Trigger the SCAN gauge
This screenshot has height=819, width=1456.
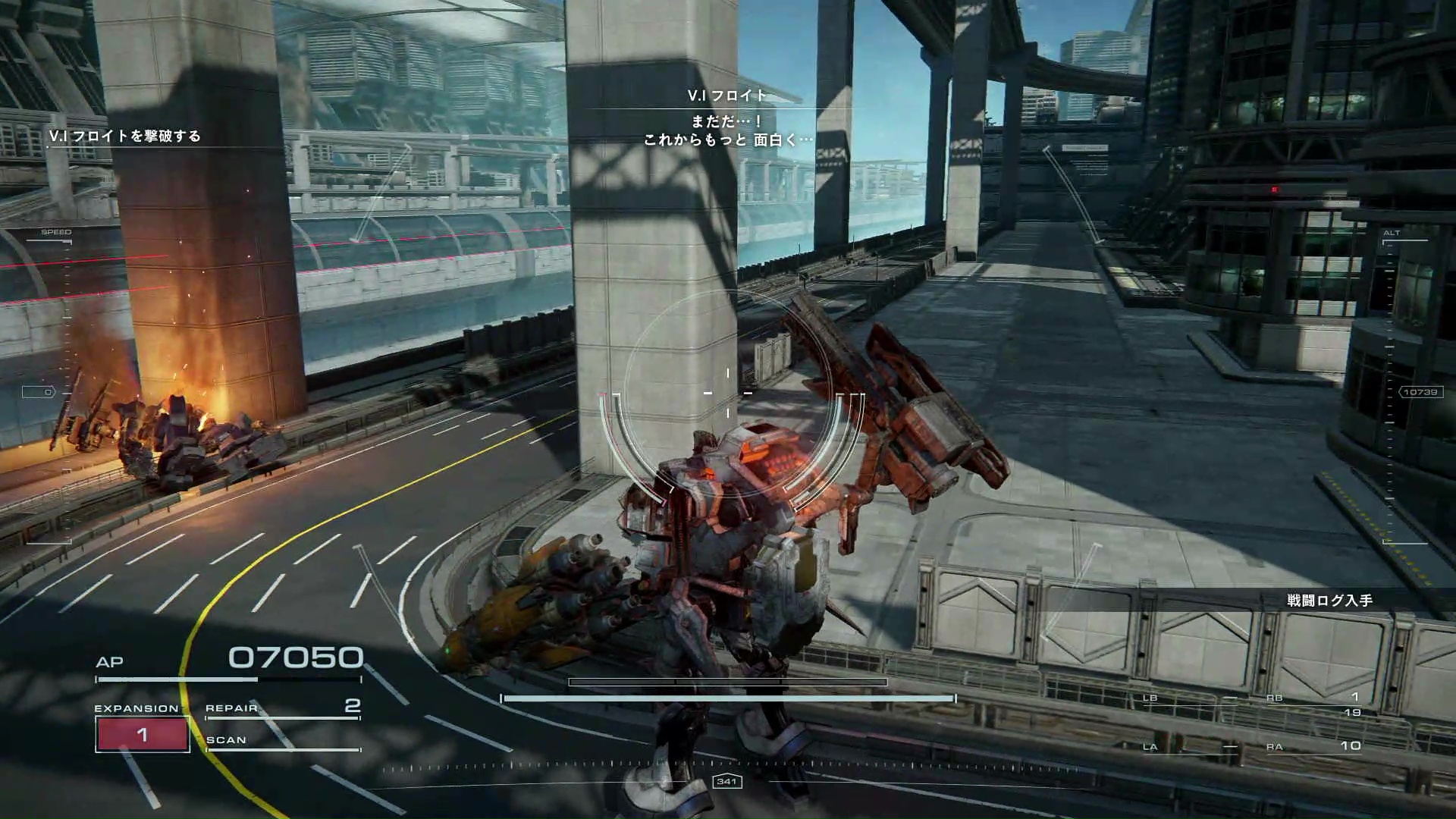(x=282, y=741)
